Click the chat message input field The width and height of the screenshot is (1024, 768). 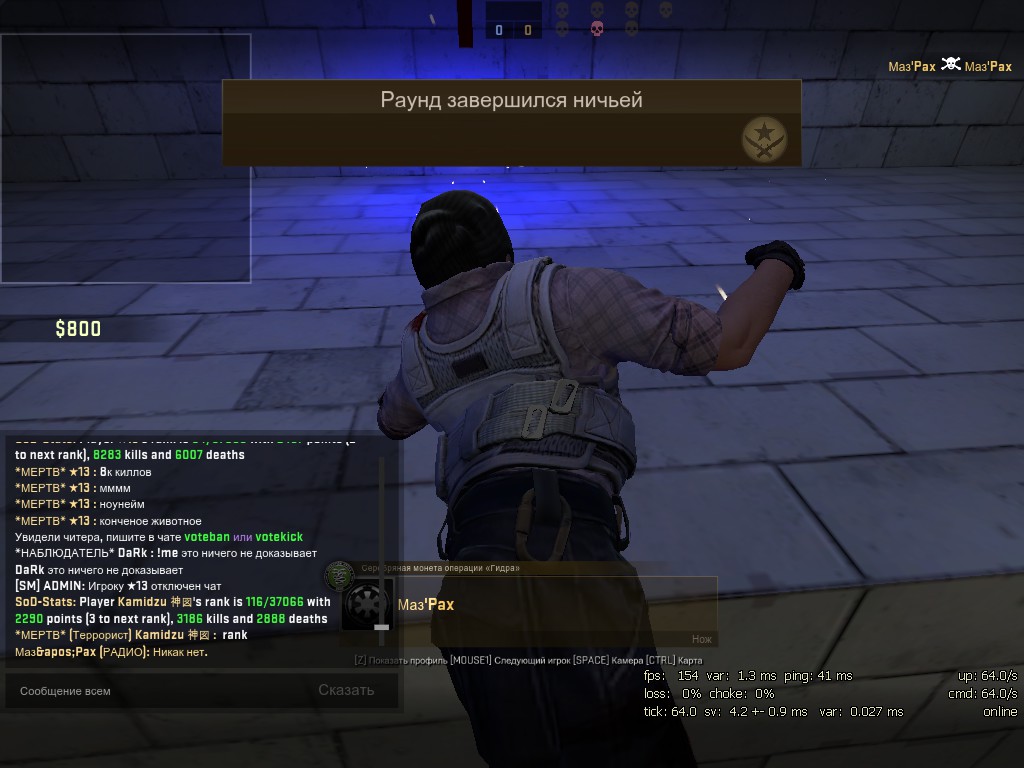click(150, 690)
